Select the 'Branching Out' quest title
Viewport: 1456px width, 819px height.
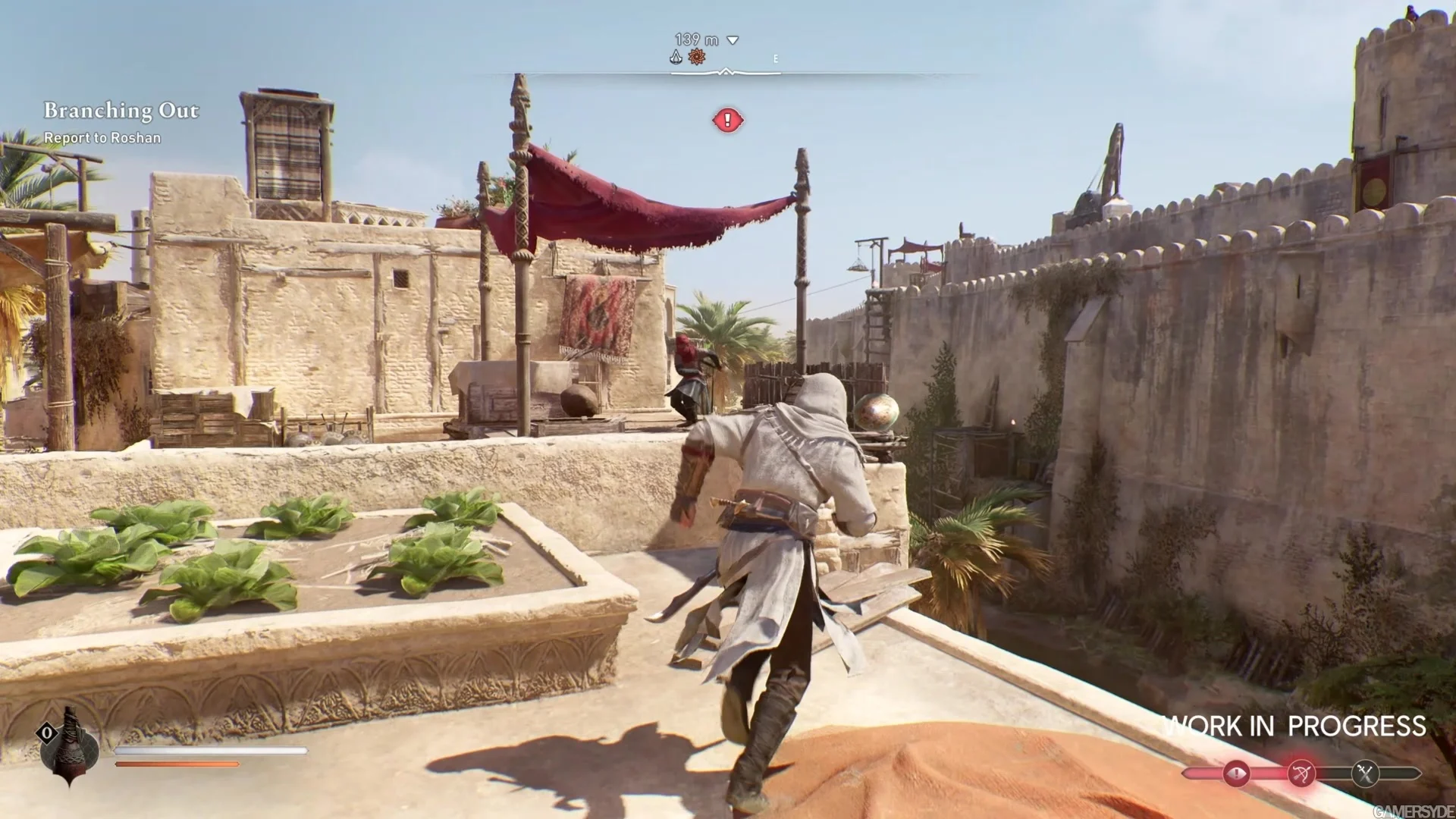point(121,111)
